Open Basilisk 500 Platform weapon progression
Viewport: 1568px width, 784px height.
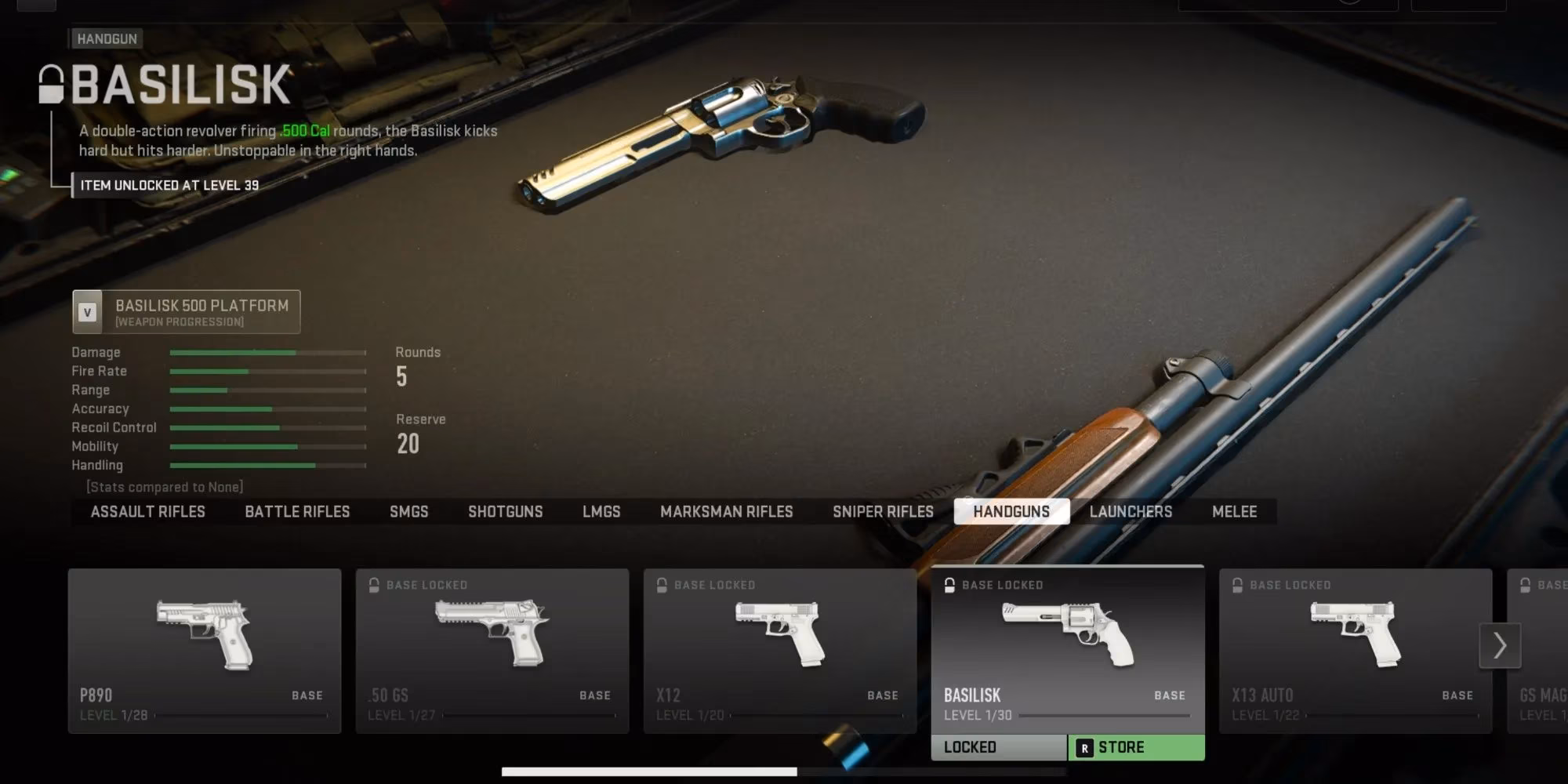[x=187, y=312]
